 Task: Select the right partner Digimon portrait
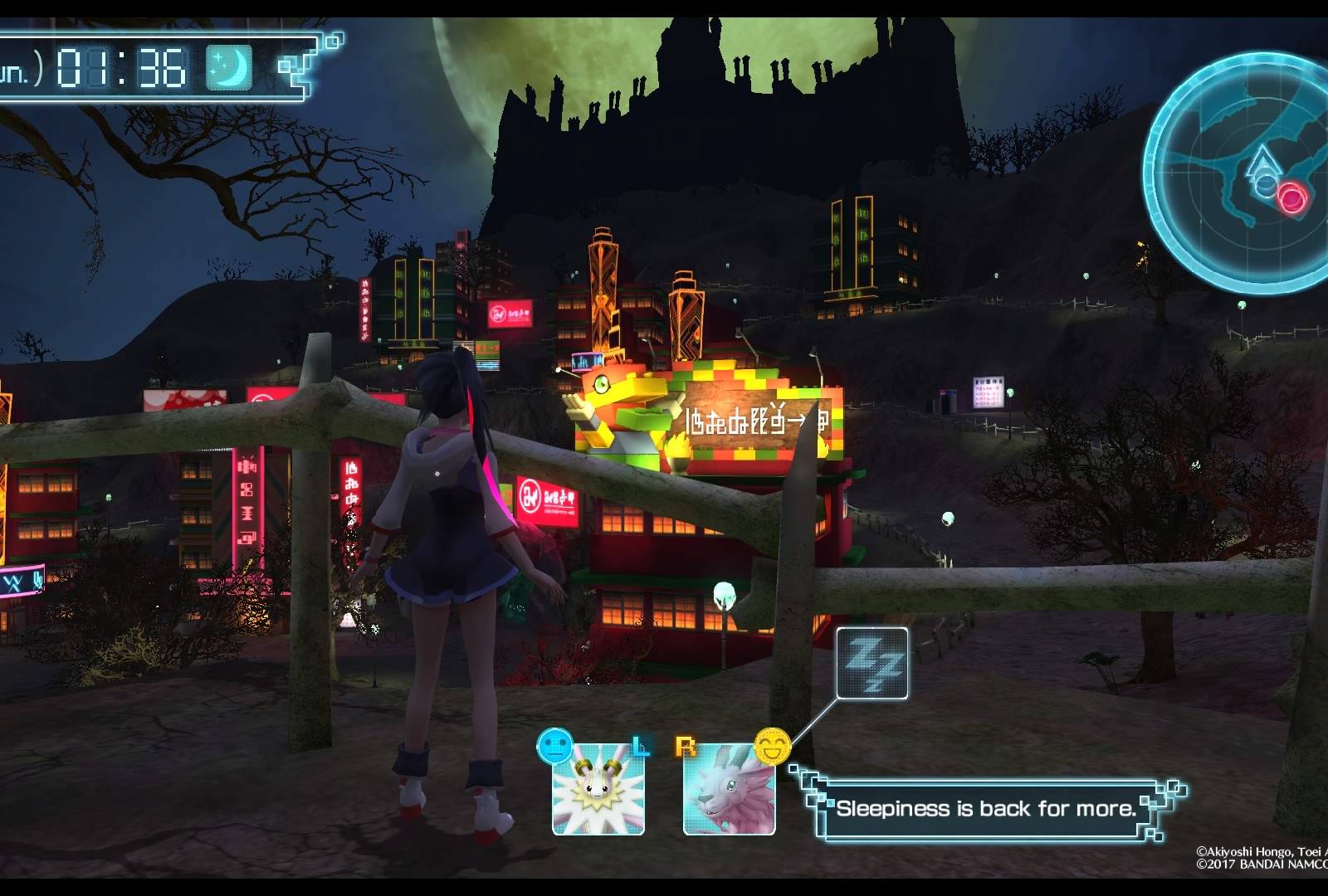pyautogui.click(x=729, y=789)
